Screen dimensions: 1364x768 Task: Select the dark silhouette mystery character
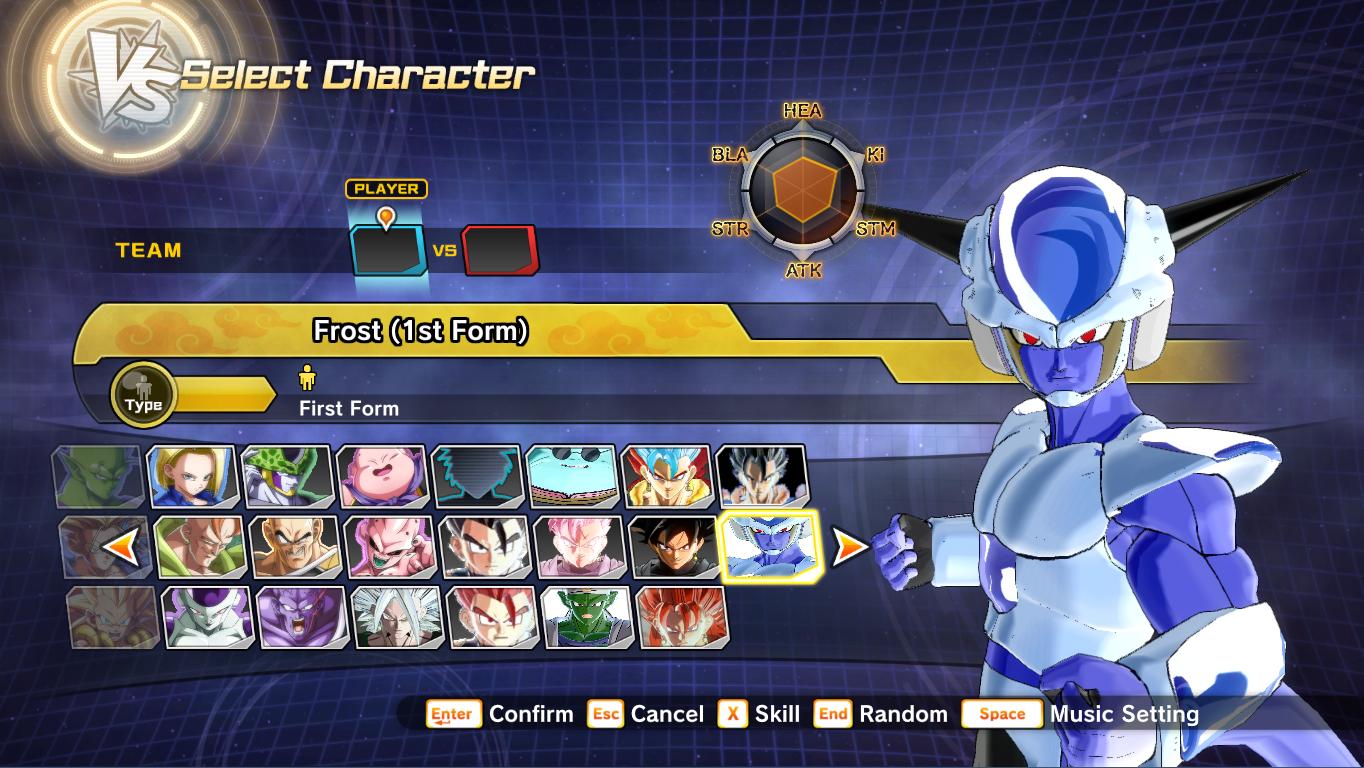pos(477,477)
